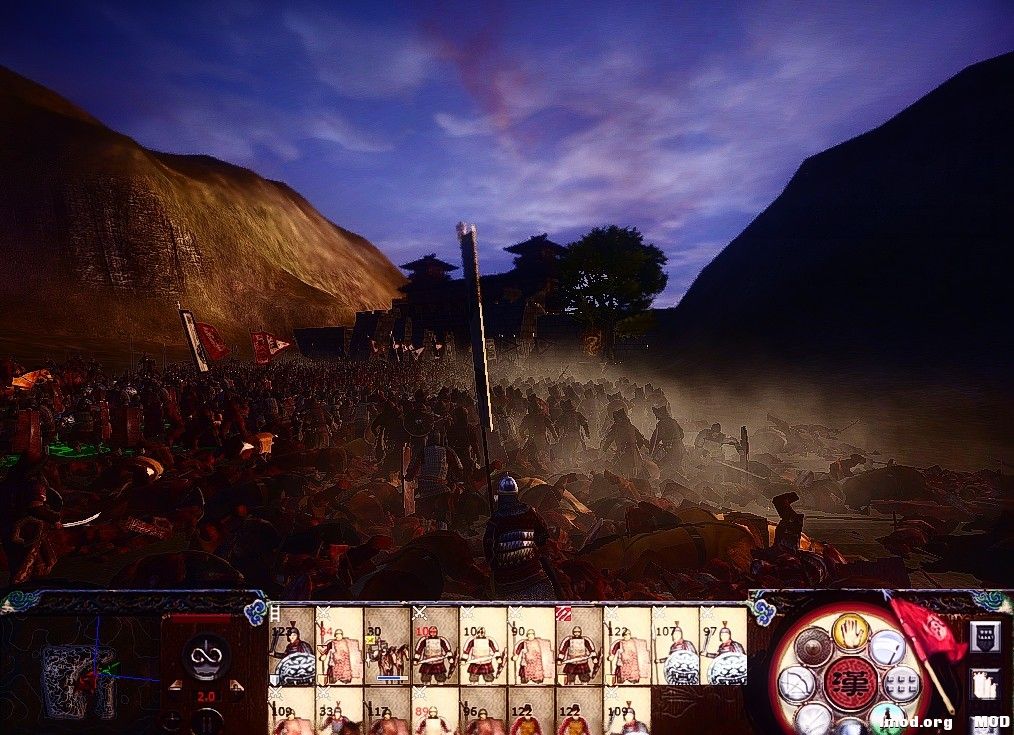1014x735 pixels.
Task: Select the shield unit card with 107 men
Action: pyautogui.click(x=675, y=647)
